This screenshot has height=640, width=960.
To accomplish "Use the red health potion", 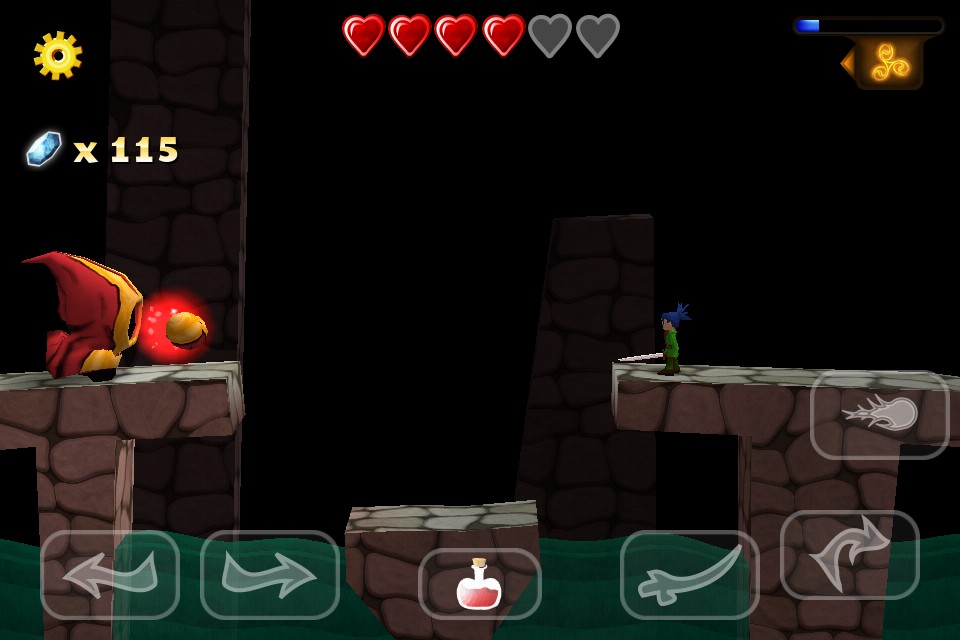I will point(479,584).
